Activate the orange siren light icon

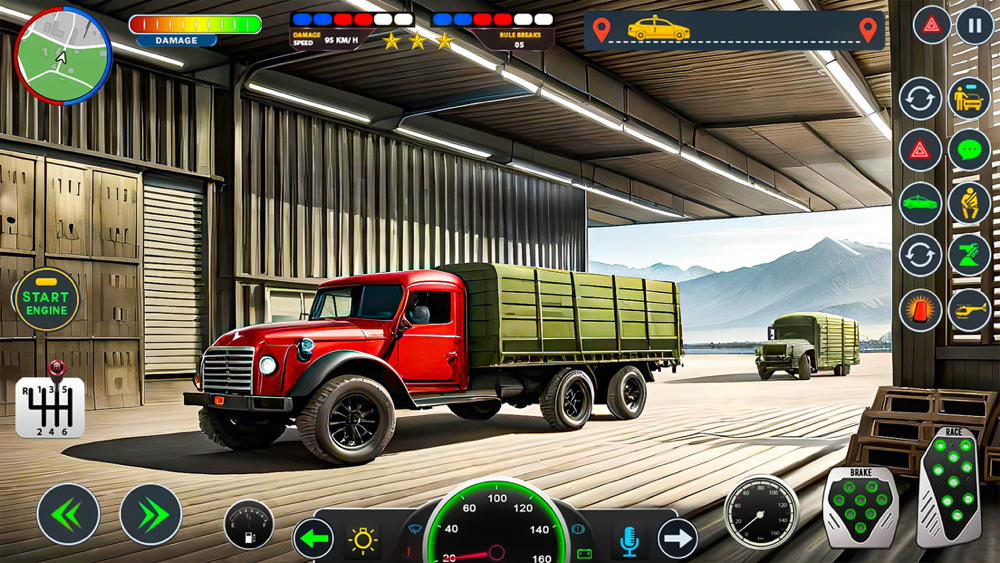(919, 311)
